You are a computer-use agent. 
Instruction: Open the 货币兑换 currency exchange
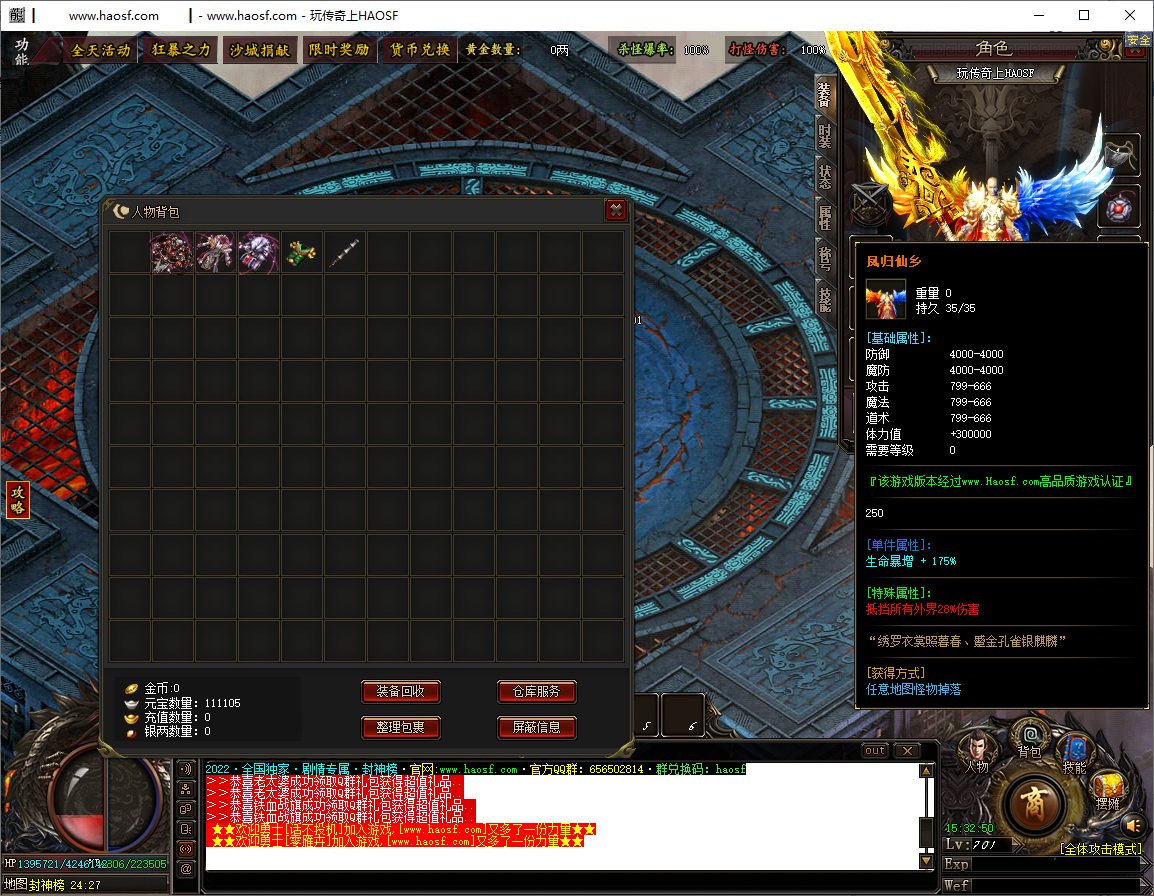coord(419,50)
